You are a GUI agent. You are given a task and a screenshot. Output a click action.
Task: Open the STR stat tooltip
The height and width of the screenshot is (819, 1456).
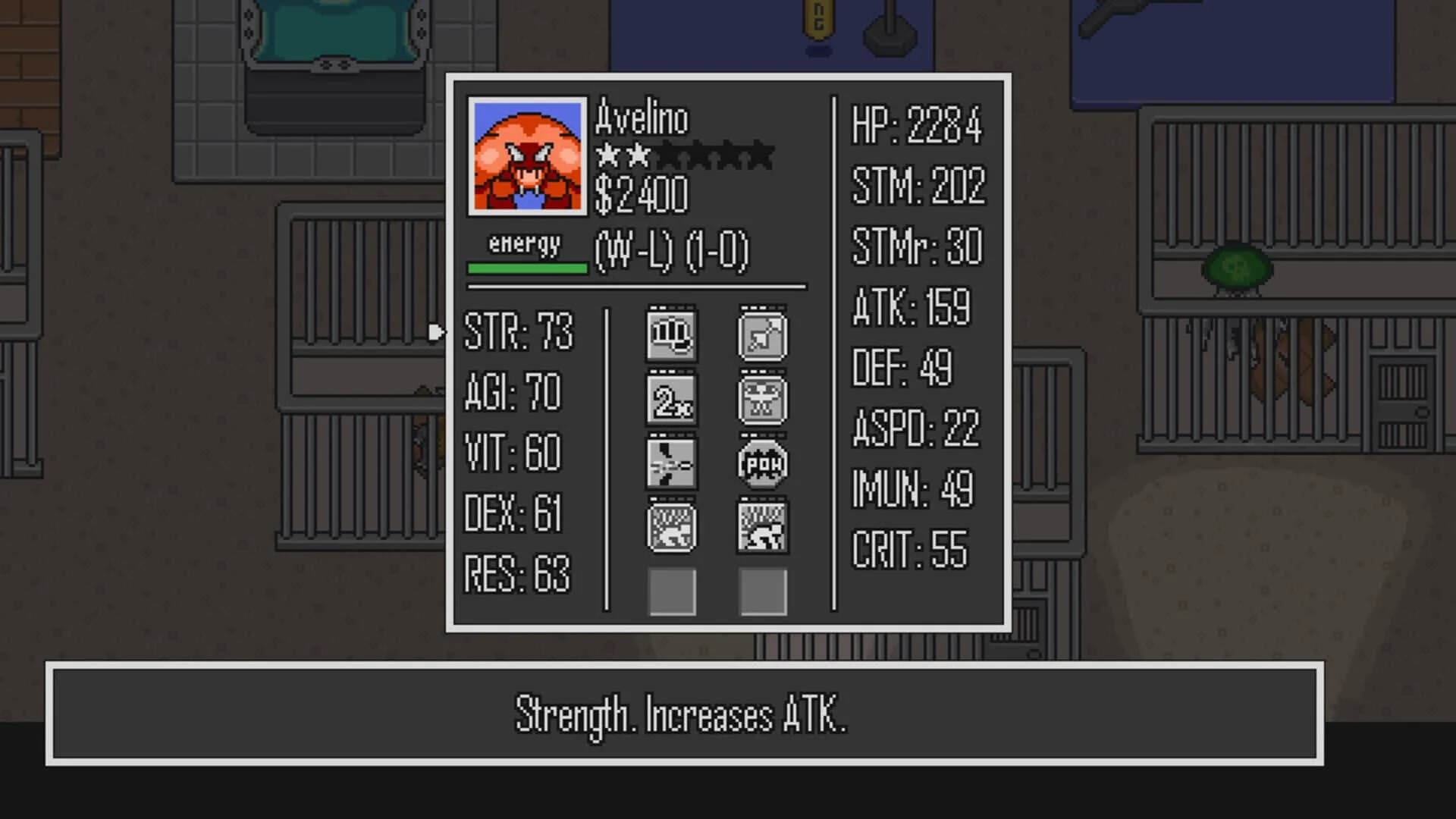click(519, 332)
